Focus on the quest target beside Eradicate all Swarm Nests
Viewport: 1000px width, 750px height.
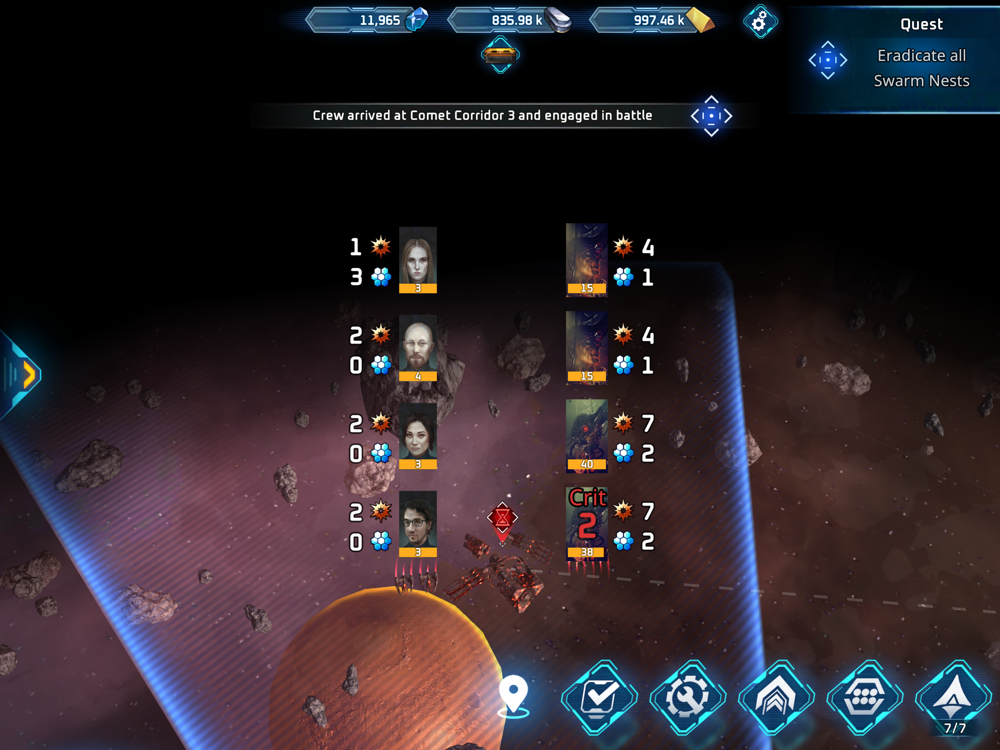(828, 60)
